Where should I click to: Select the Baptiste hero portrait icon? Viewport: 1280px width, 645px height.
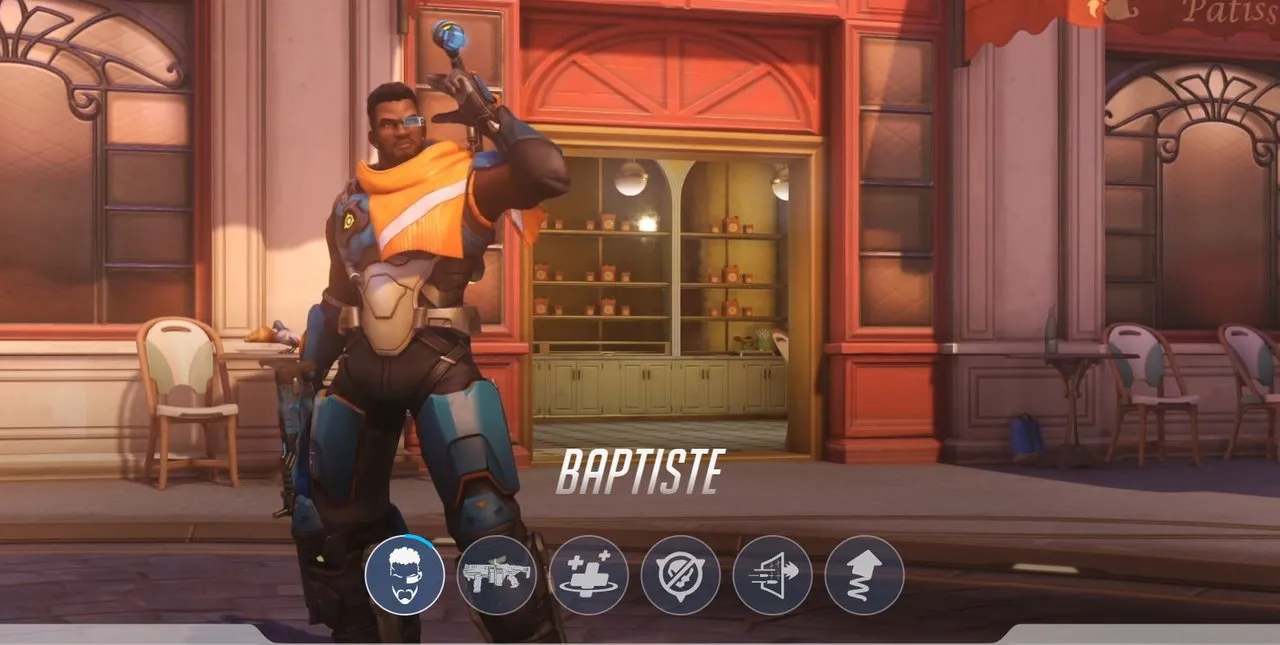[x=404, y=575]
